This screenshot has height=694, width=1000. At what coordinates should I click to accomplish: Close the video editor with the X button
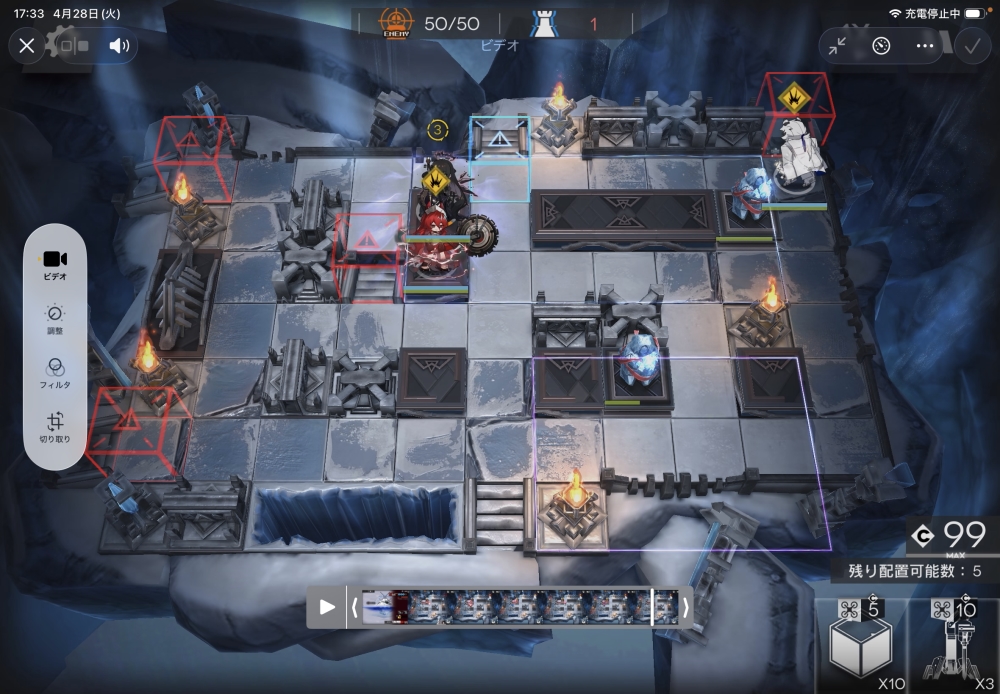[27, 45]
